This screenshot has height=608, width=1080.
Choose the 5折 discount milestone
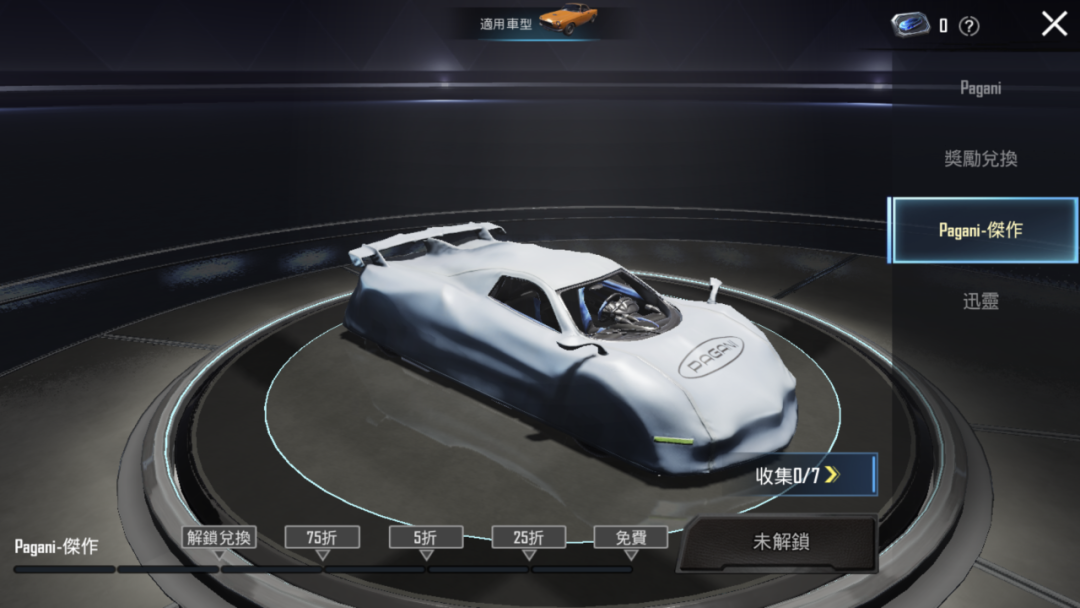(x=426, y=537)
